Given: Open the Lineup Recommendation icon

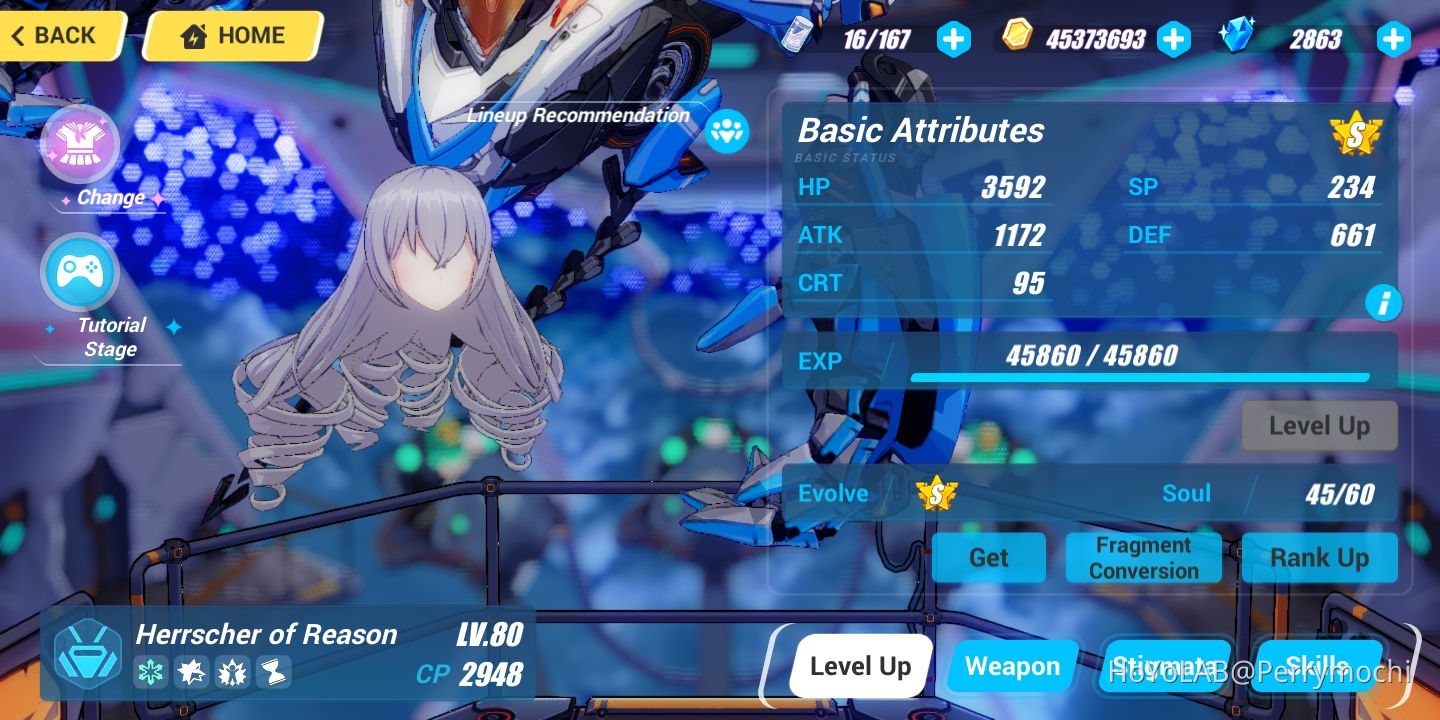Looking at the screenshot, I should point(727,131).
